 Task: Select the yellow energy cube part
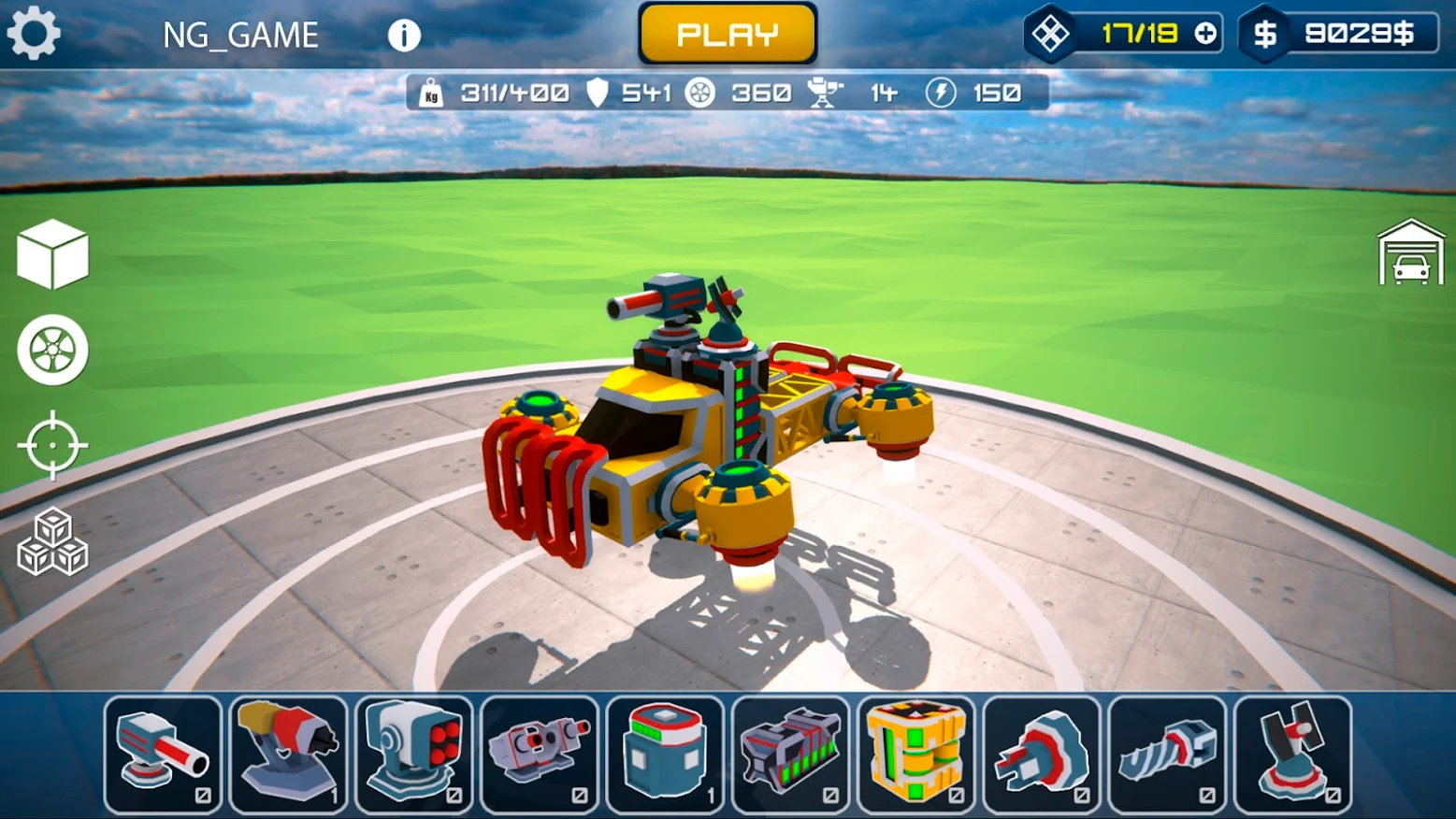pos(915,754)
